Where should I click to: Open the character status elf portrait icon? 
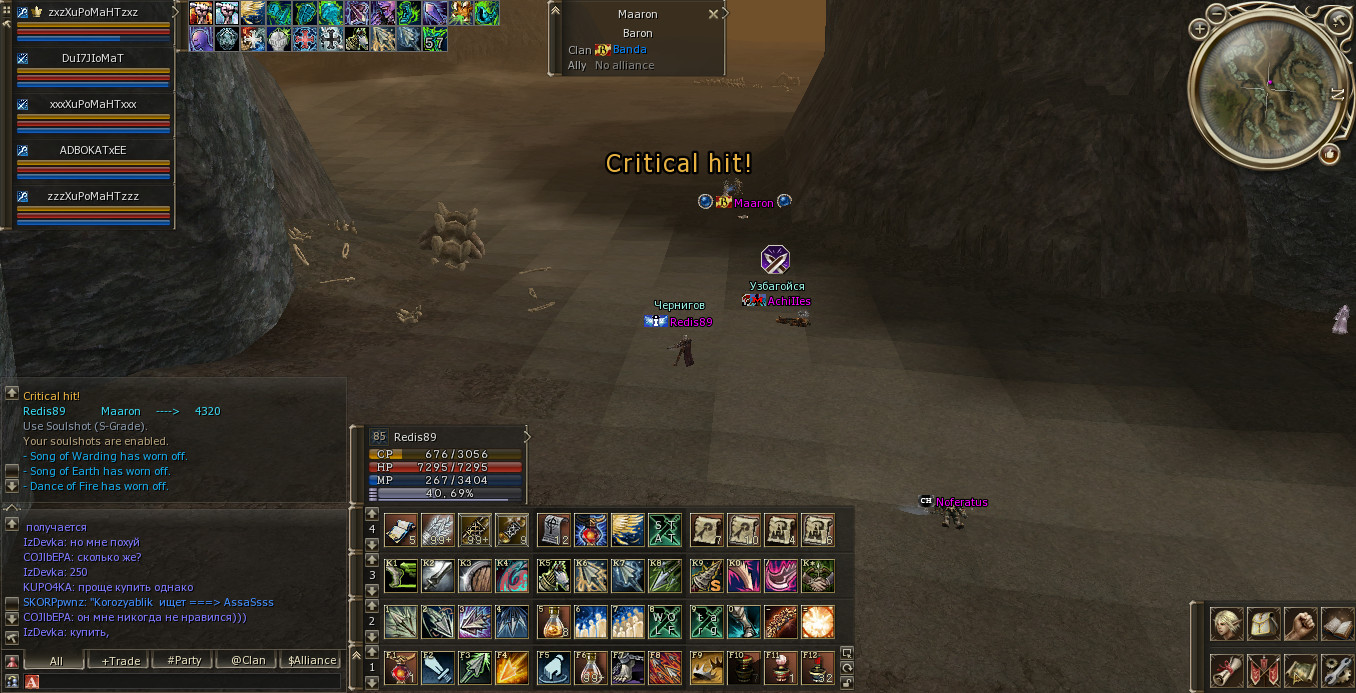(1227, 624)
